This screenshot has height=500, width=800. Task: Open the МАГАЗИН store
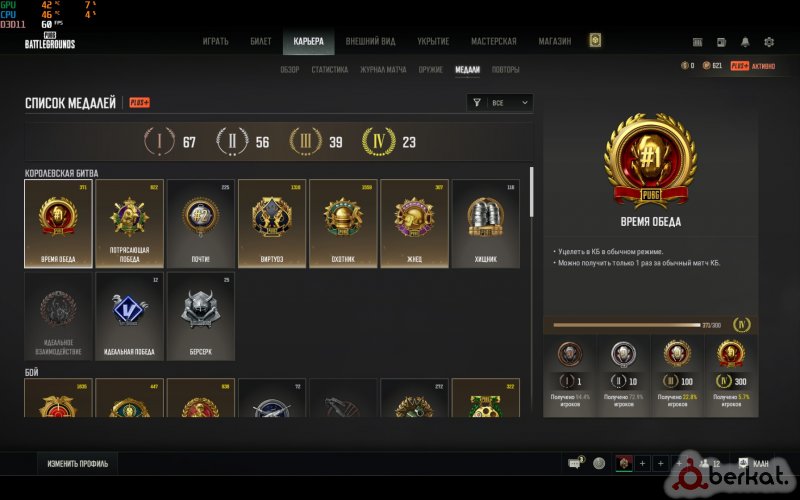553,41
